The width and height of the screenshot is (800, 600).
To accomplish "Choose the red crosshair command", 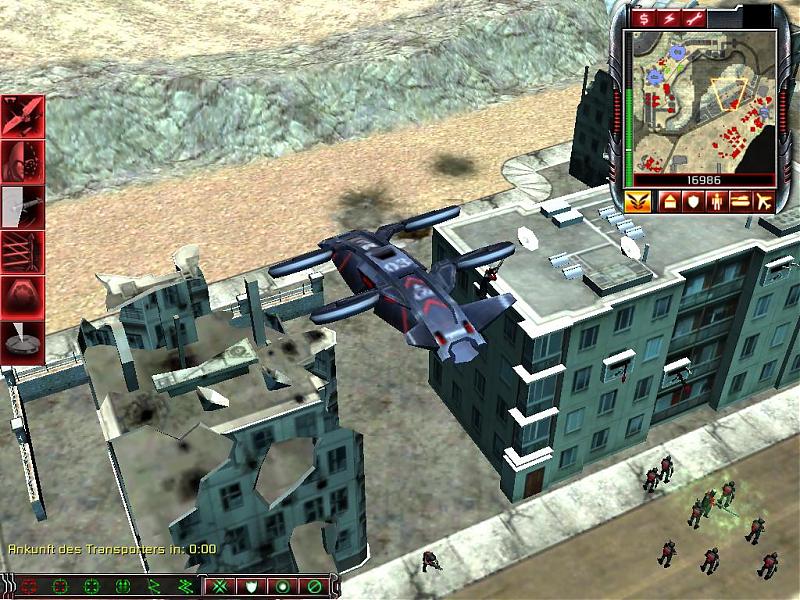I will tap(29, 586).
